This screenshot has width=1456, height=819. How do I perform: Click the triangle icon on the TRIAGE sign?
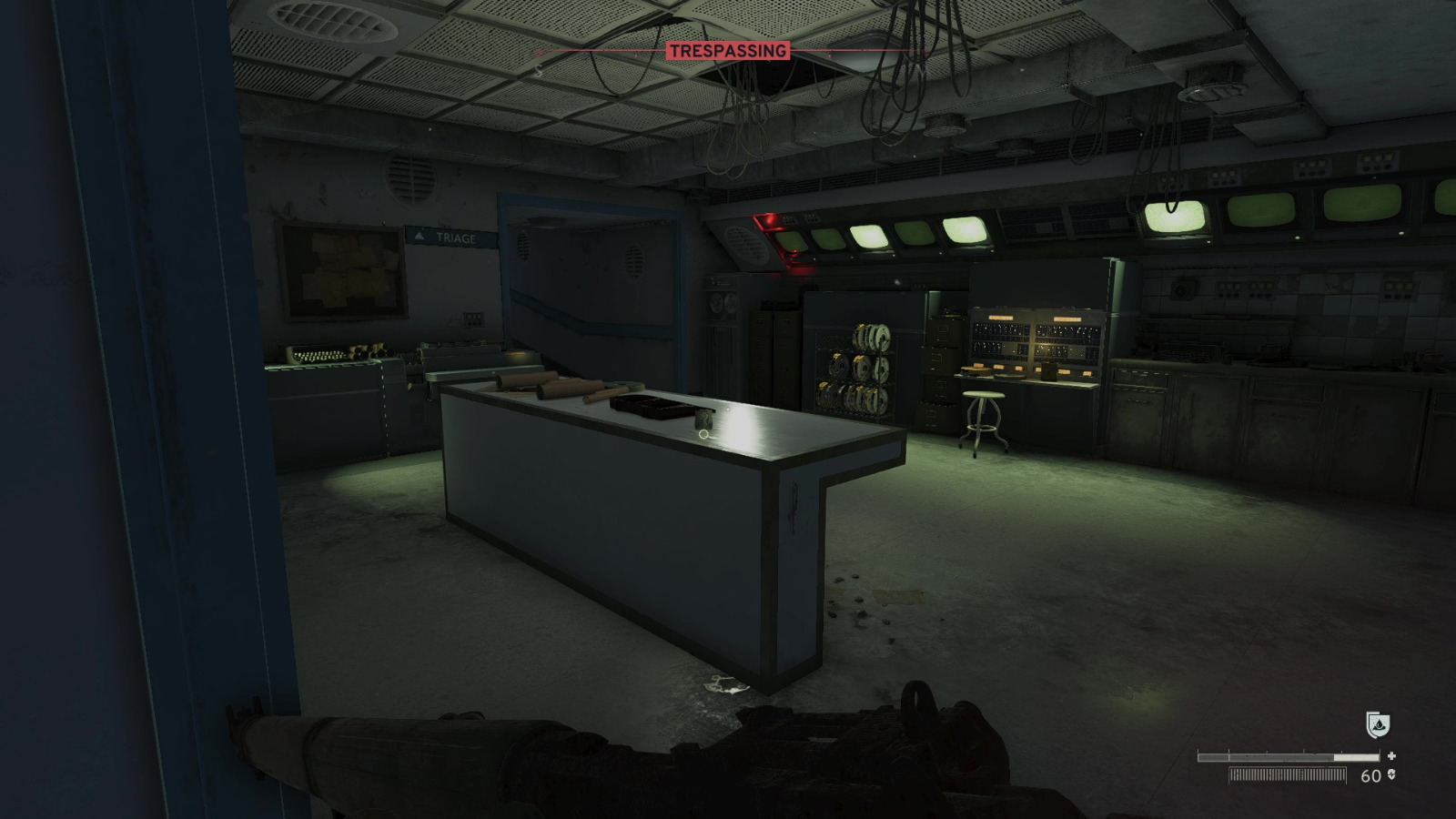click(x=418, y=235)
